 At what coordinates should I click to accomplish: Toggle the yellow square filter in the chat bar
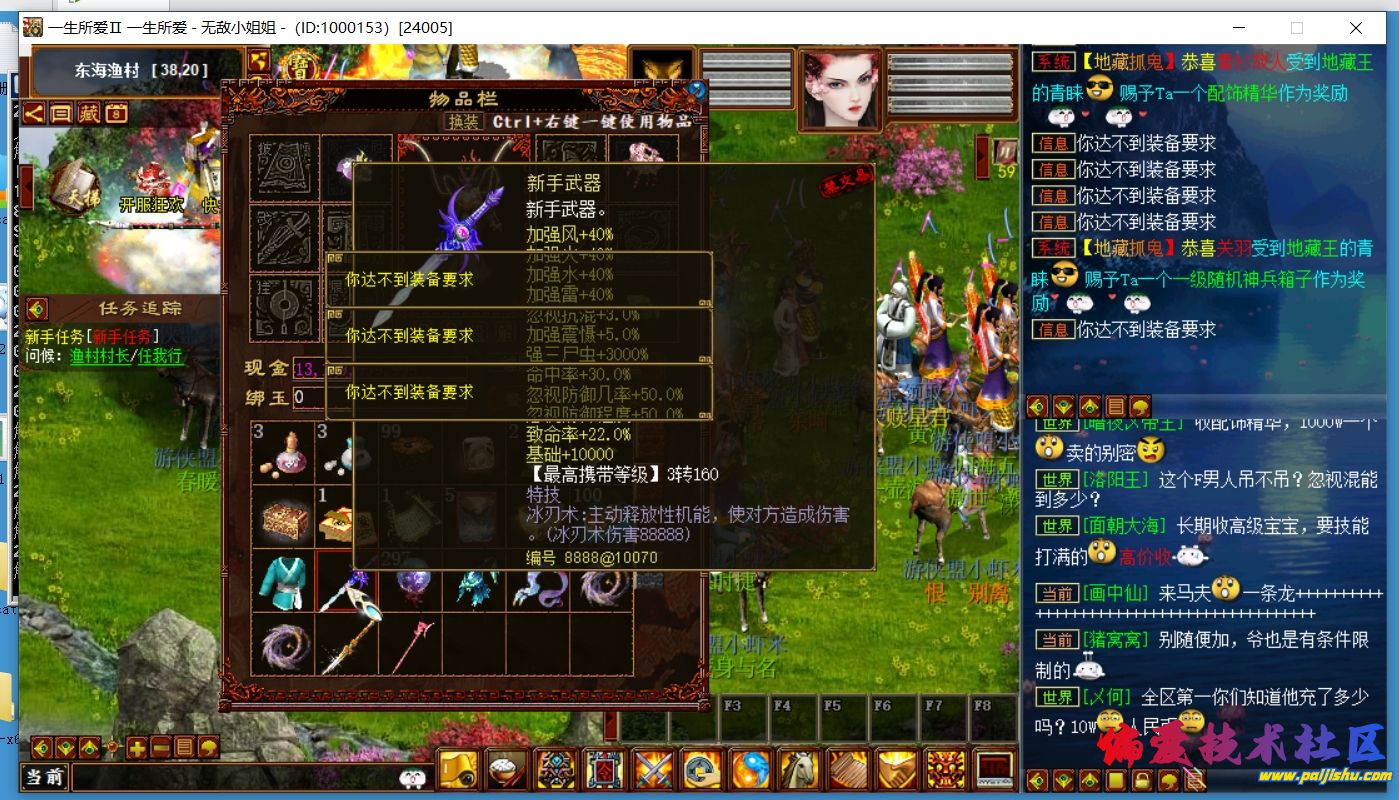pyautogui.click(x=1113, y=778)
